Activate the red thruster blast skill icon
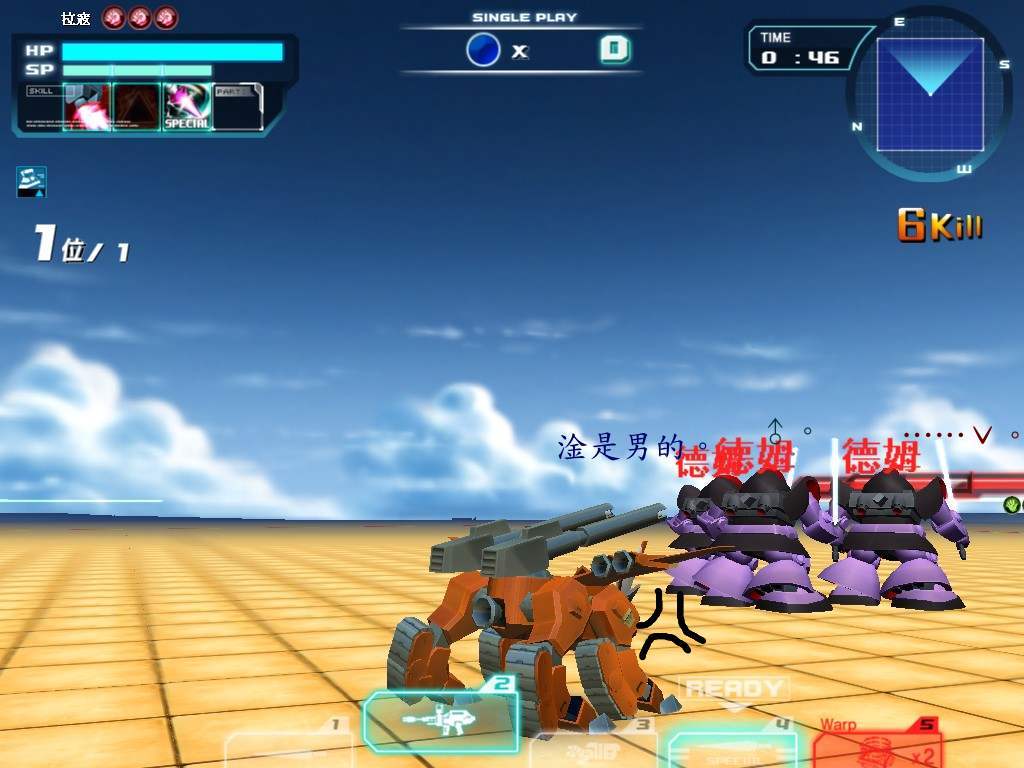 click(87, 107)
